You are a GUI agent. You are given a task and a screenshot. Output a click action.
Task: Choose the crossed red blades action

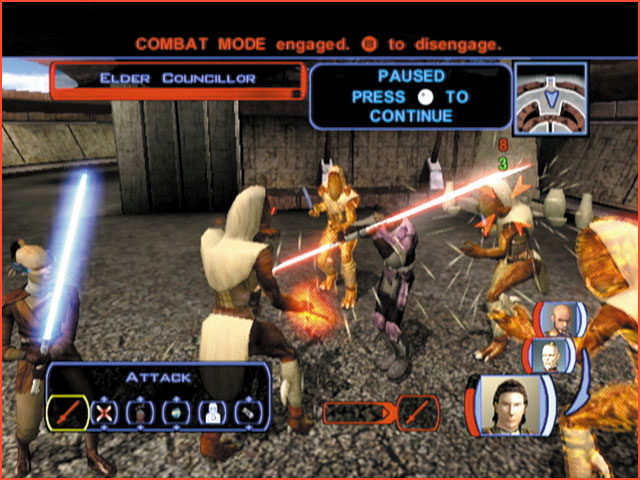pyautogui.click(x=103, y=411)
